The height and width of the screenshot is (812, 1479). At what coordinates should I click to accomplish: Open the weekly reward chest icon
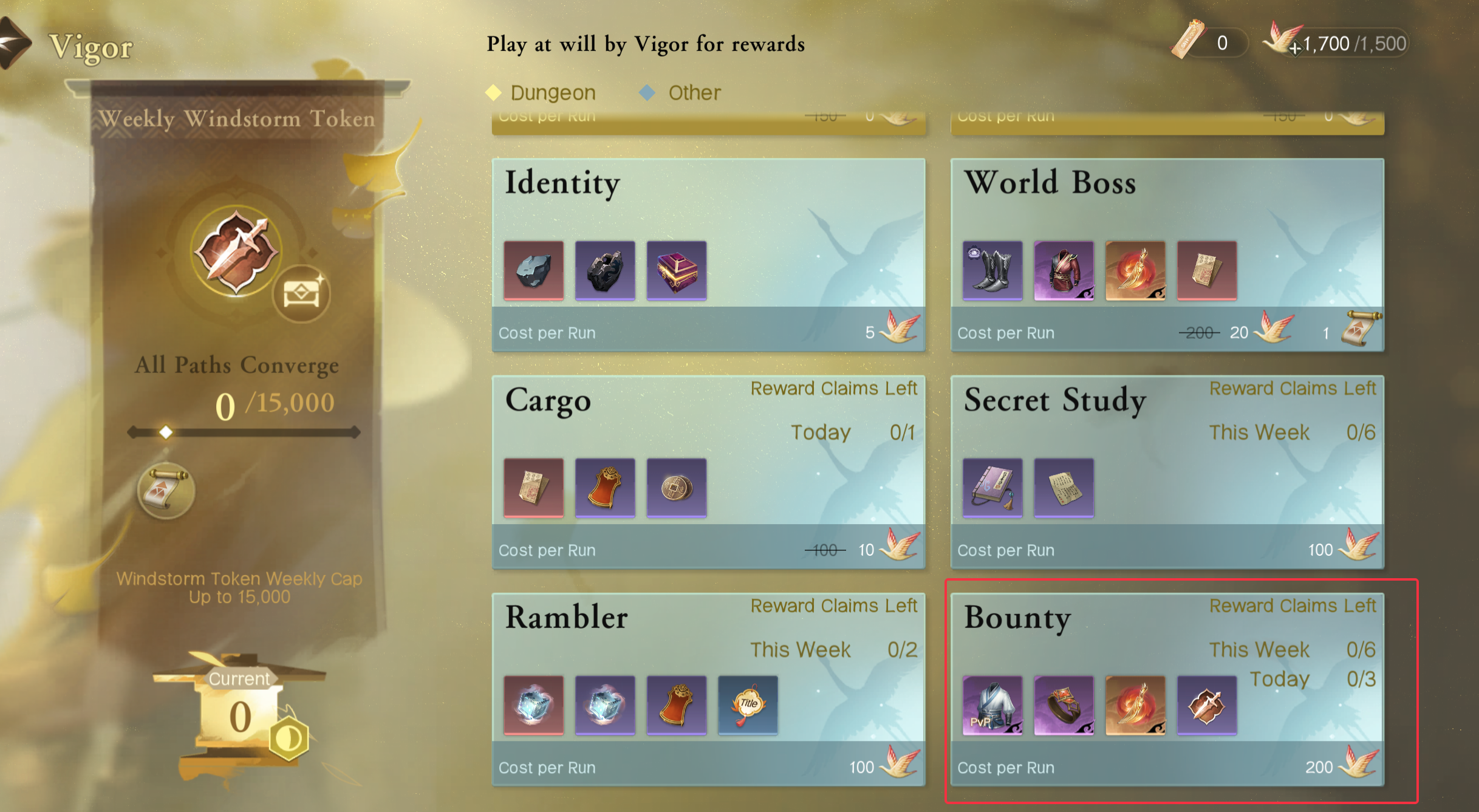301,294
